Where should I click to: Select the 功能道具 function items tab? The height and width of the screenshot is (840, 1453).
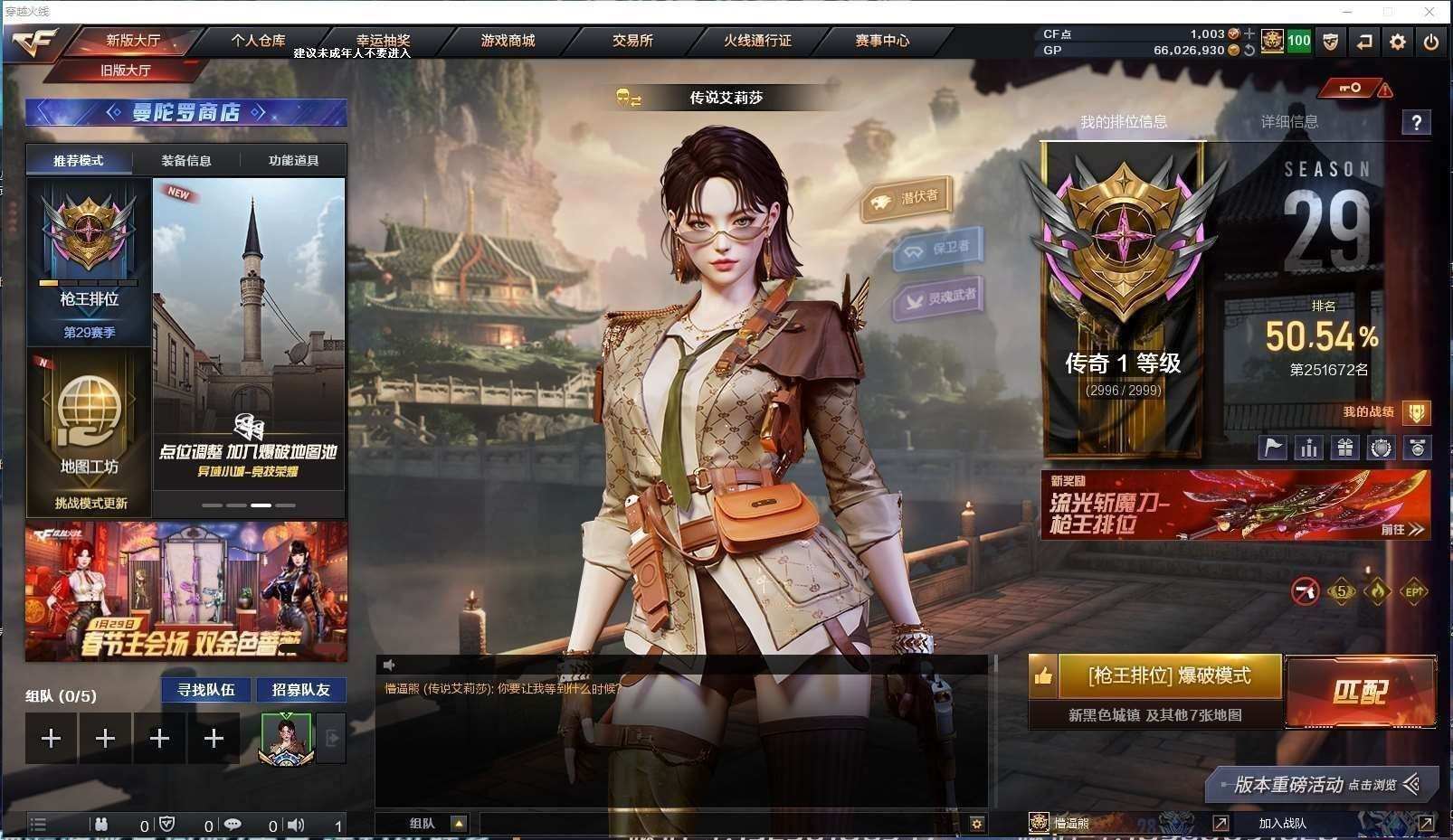point(293,161)
